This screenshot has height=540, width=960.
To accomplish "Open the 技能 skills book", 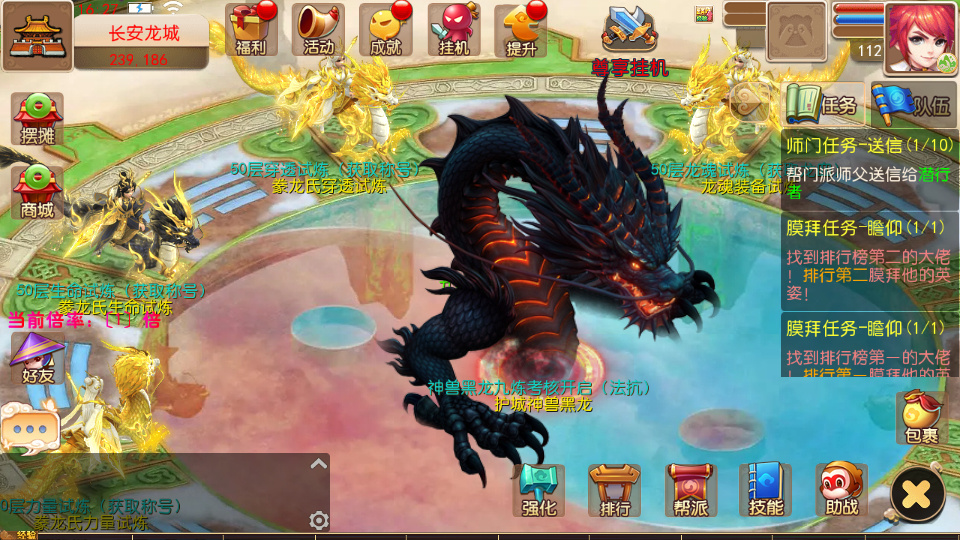I will 765,491.
